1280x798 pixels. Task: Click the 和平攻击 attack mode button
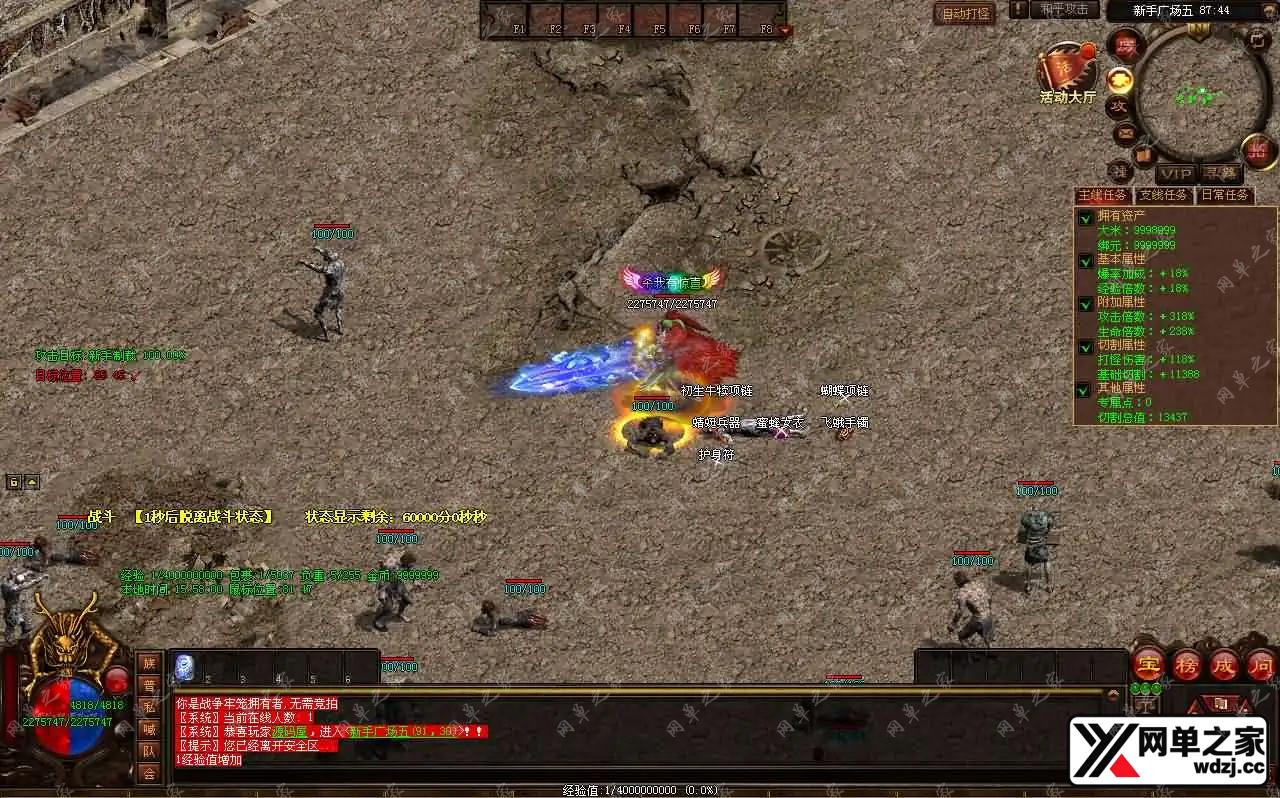pyautogui.click(x=1063, y=10)
